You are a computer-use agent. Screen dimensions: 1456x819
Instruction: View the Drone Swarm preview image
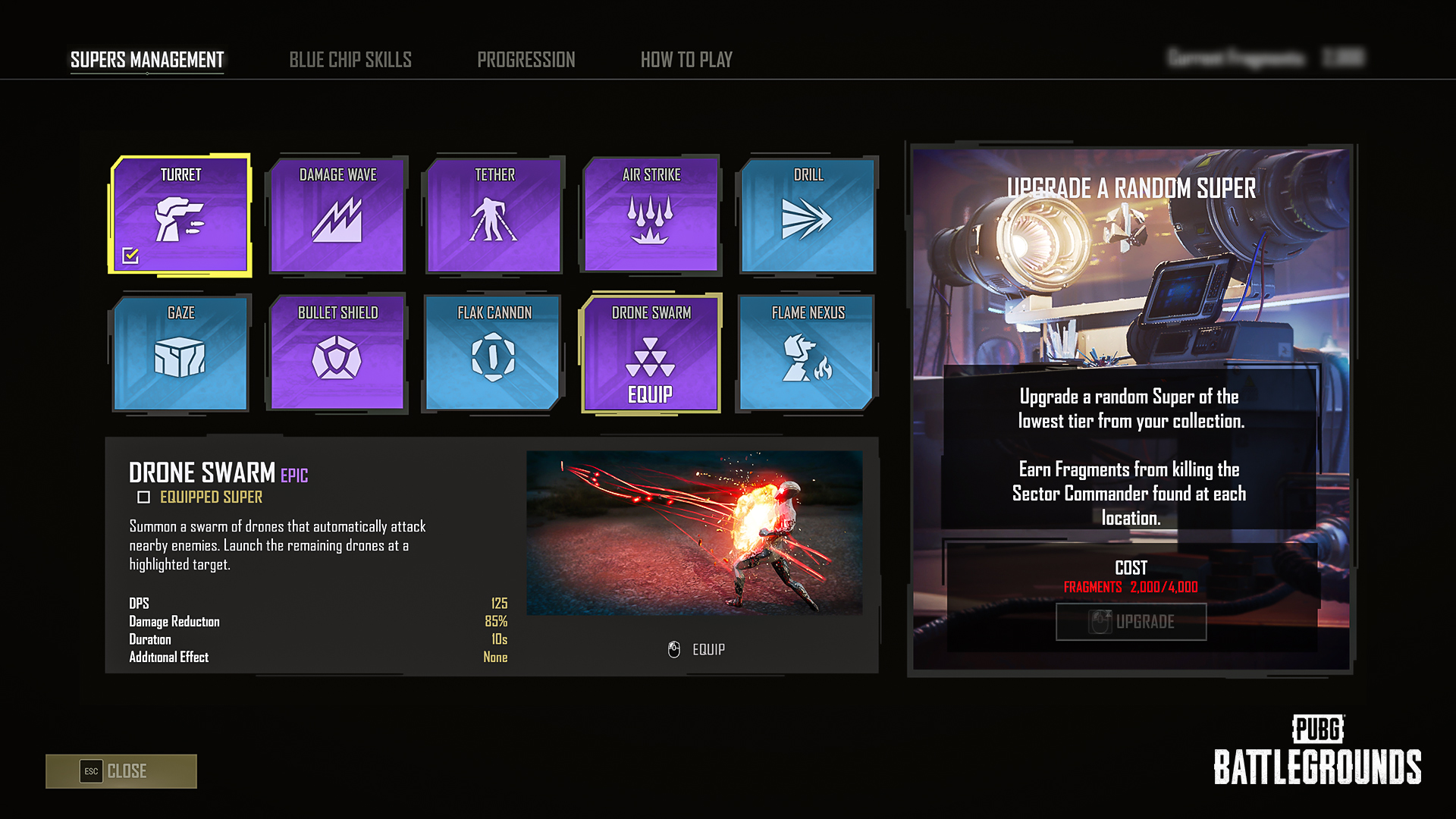(694, 533)
